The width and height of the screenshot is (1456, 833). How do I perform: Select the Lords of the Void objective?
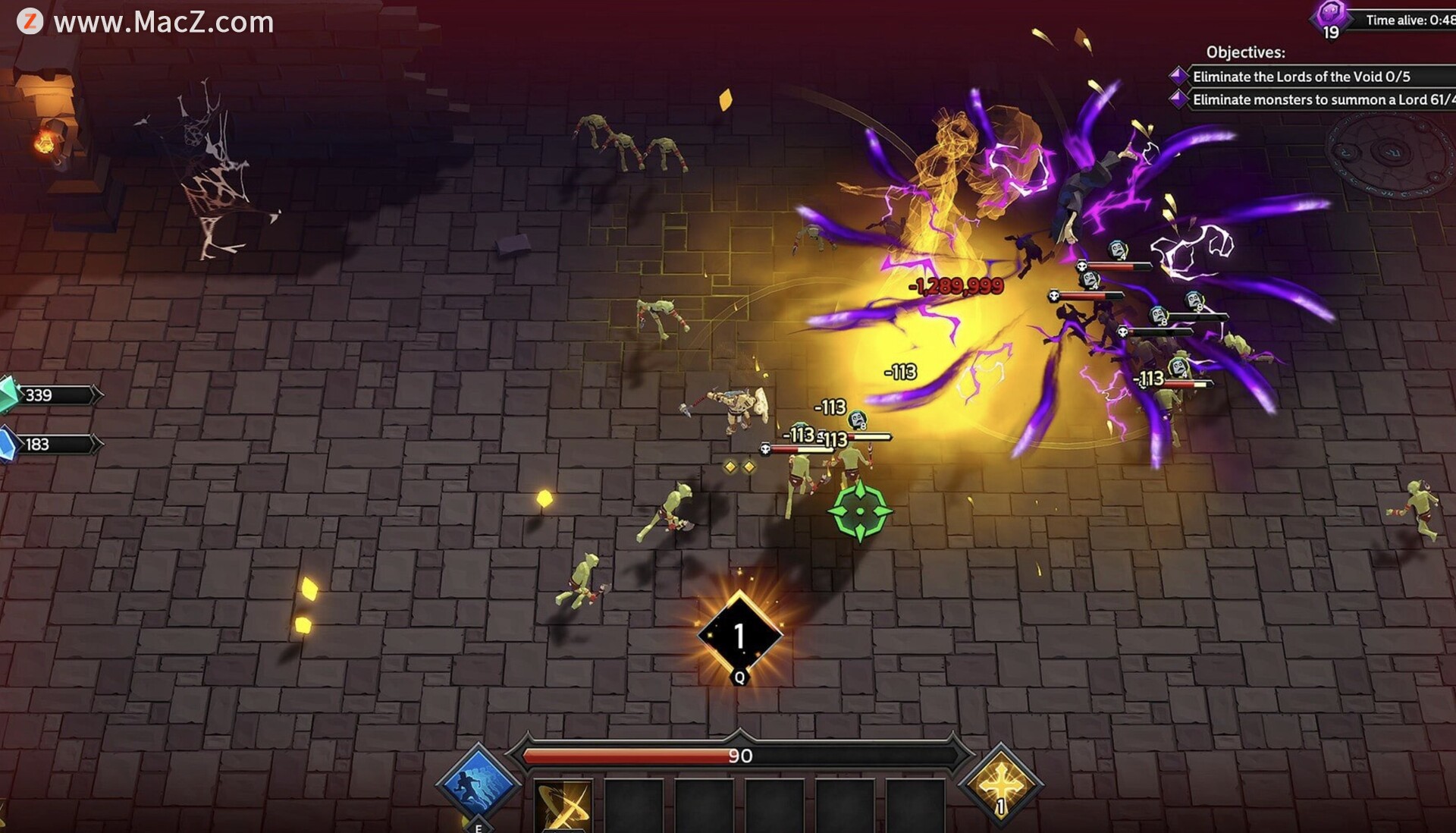tap(1301, 77)
